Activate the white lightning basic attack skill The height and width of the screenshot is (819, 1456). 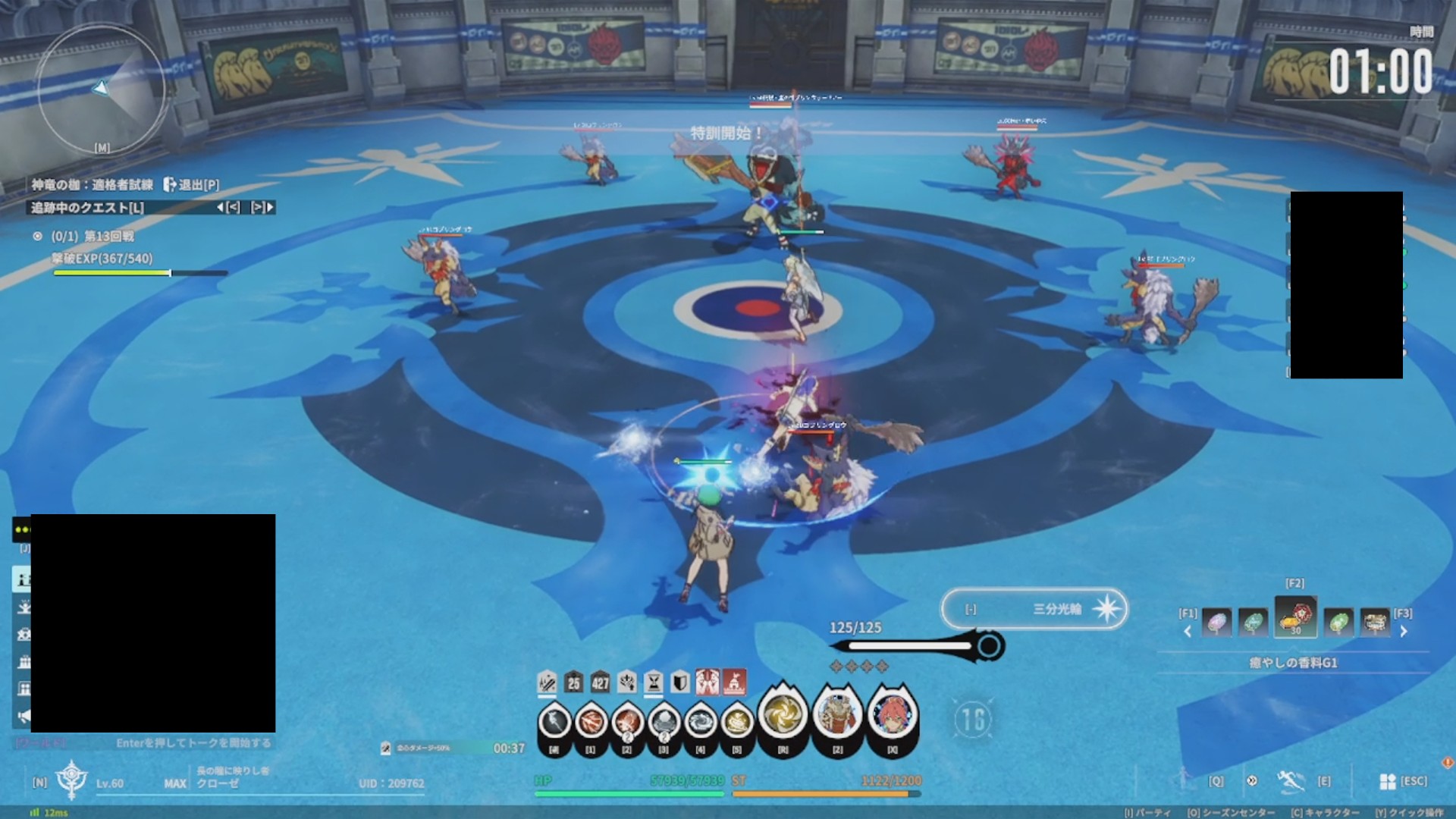[x=554, y=720]
